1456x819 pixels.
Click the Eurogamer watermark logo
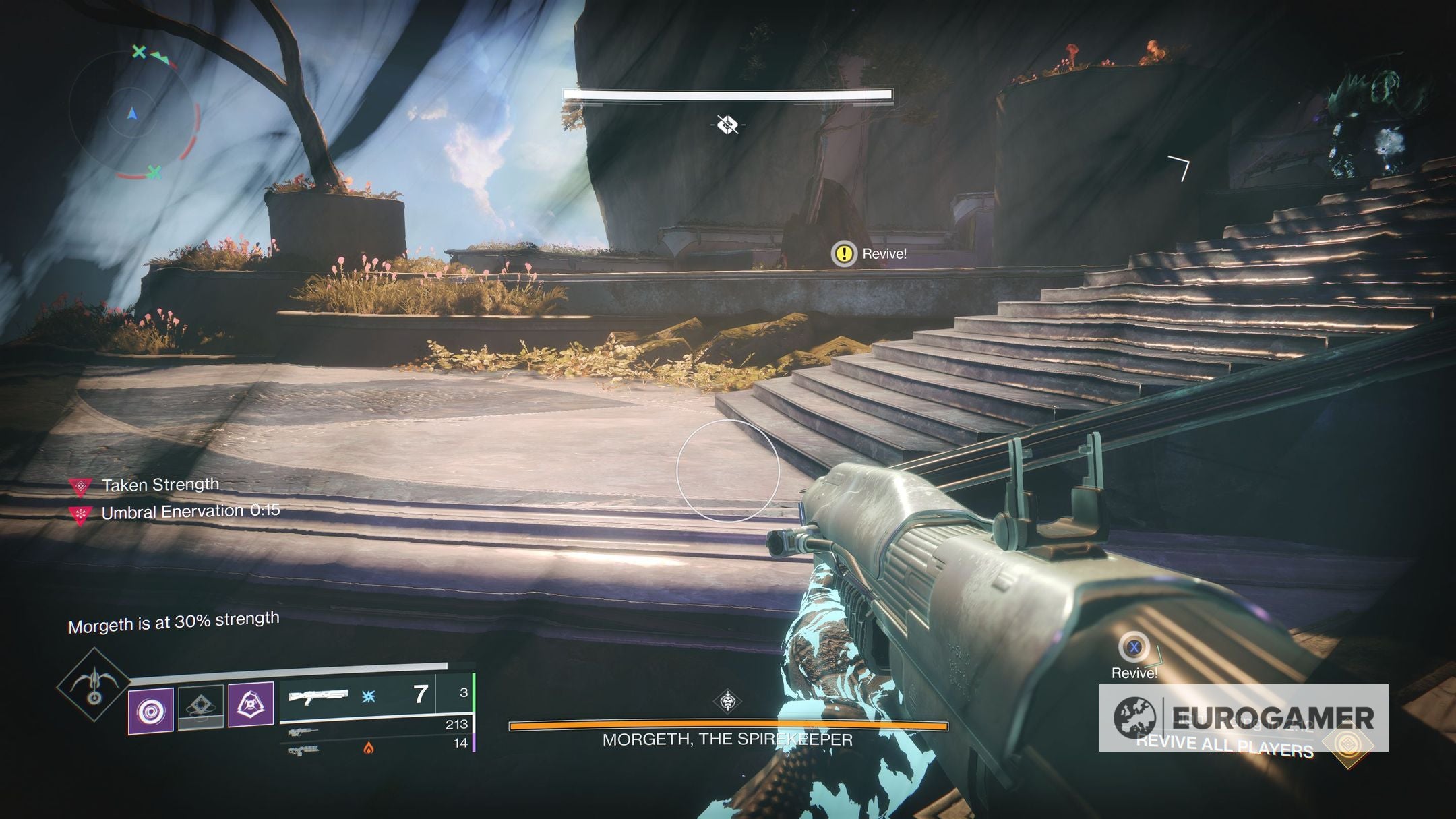pyautogui.click(x=1244, y=718)
